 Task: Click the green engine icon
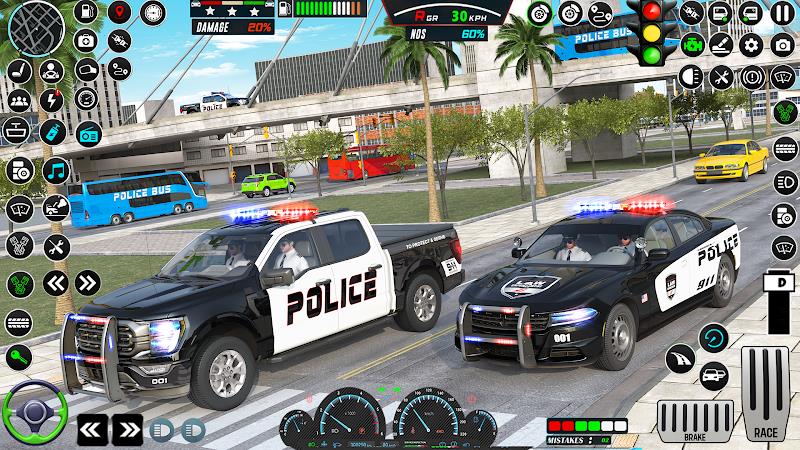692,45
